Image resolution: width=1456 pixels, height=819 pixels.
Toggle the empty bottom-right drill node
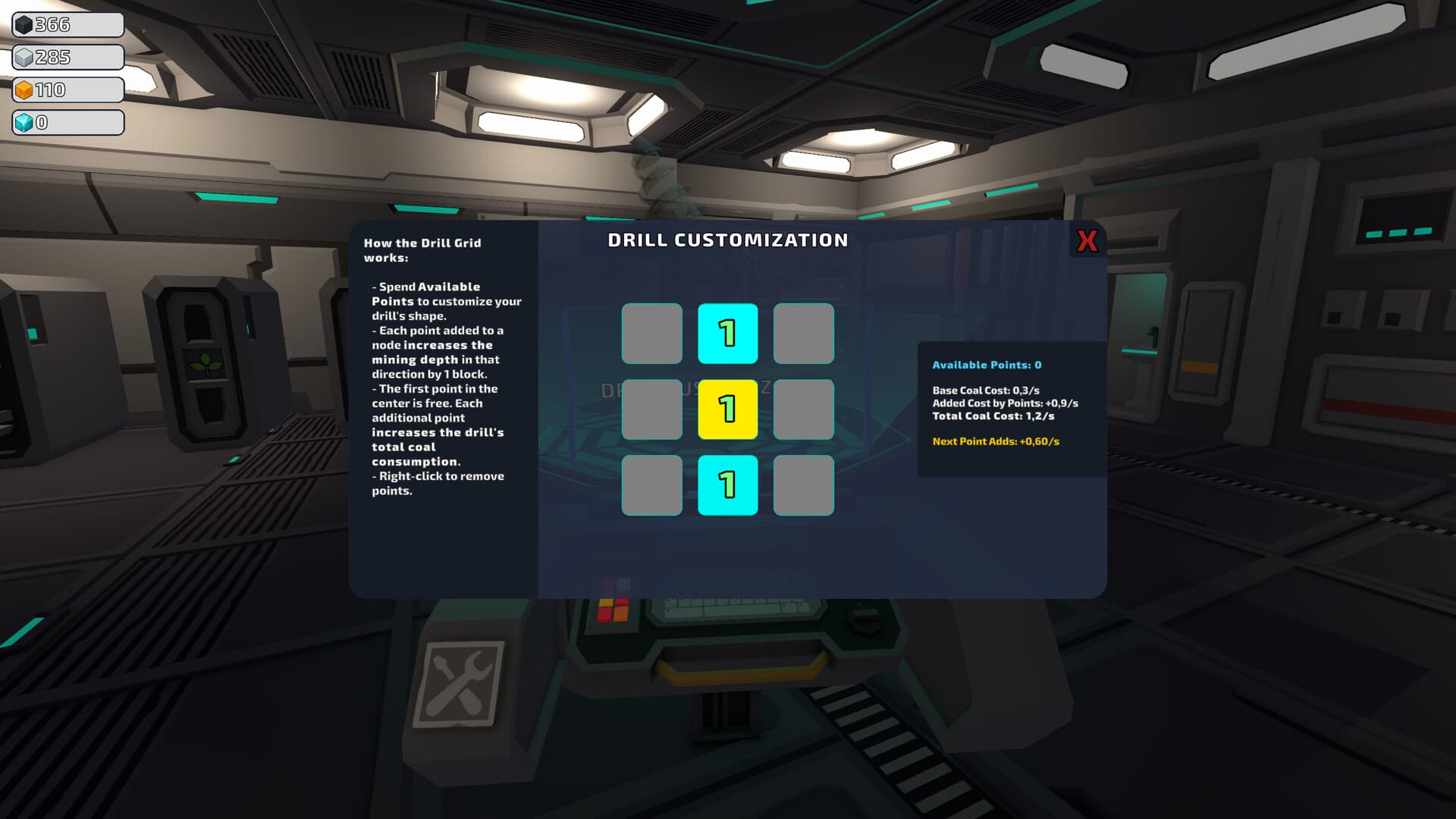pyautogui.click(x=803, y=486)
